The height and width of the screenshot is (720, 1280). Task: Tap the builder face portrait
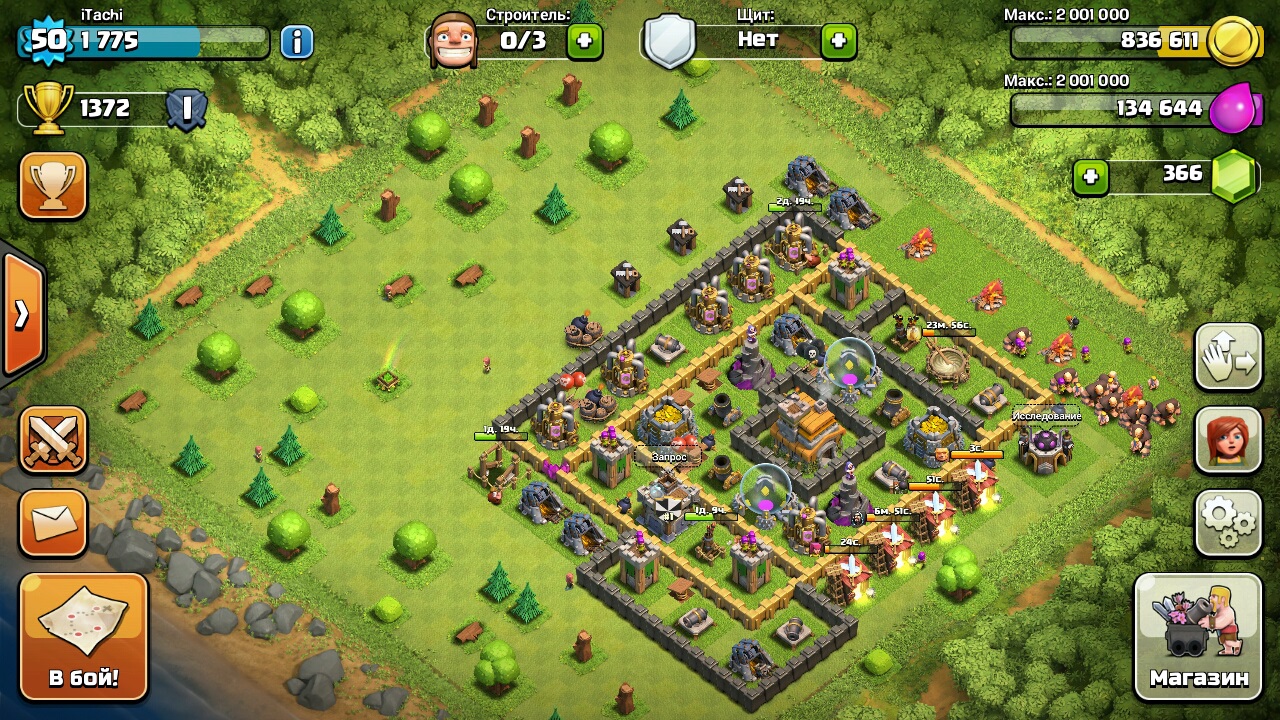453,41
